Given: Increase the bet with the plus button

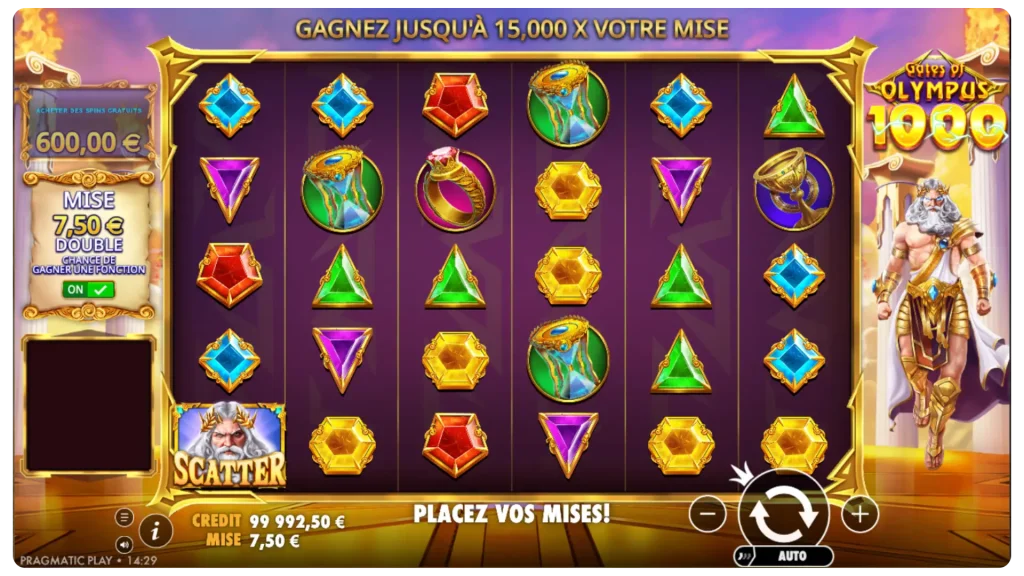Looking at the screenshot, I should point(859,514).
